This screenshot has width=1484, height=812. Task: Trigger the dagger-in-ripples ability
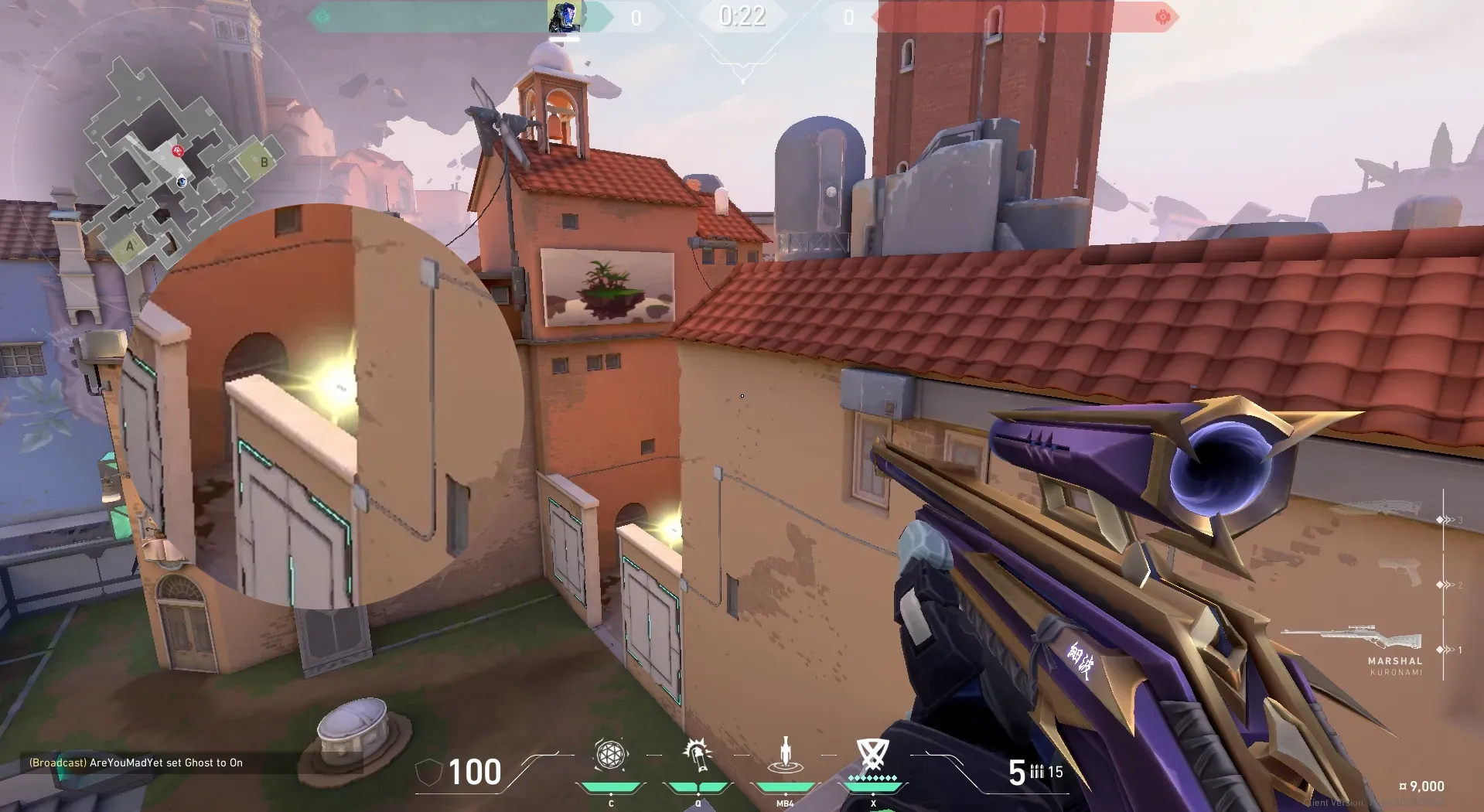pyautogui.click(x=785, y=756)
